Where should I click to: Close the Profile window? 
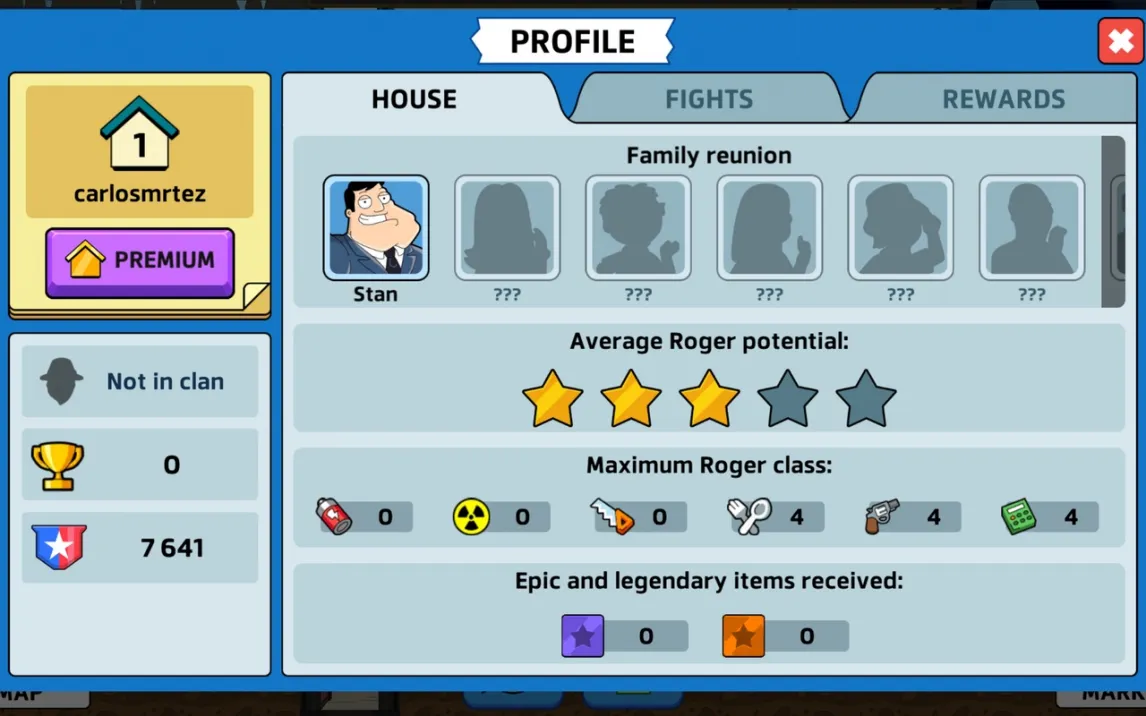(1120, 41)
